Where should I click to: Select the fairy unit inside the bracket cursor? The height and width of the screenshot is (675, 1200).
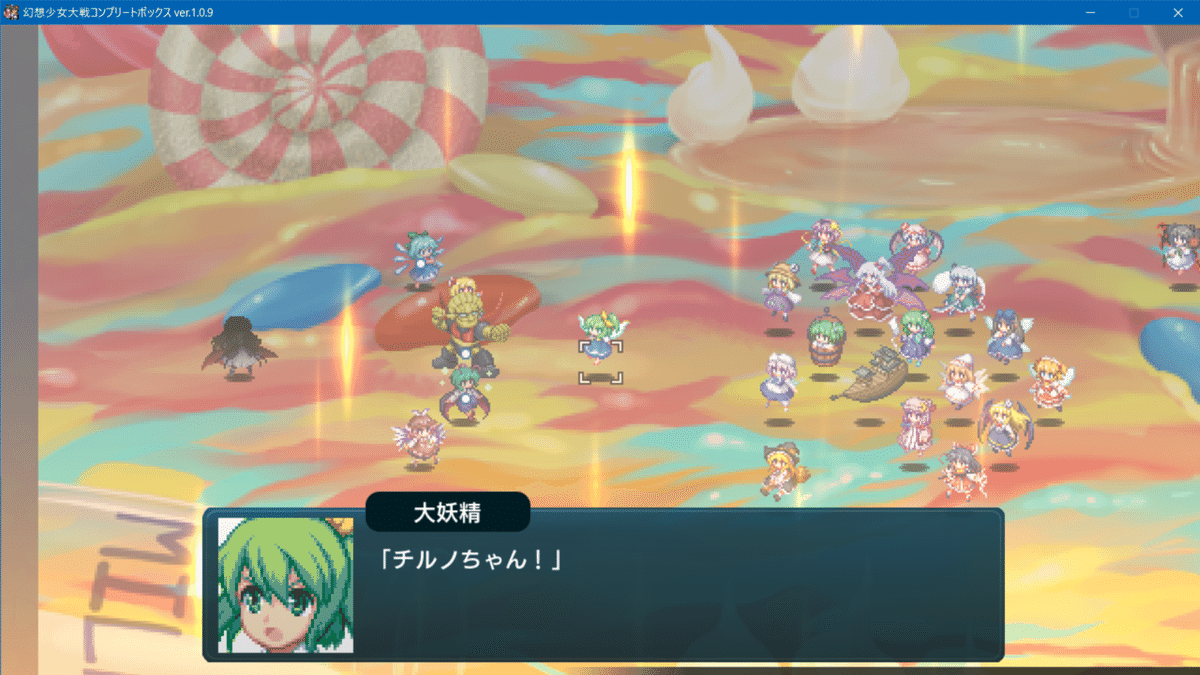click(x=600, y=340)
